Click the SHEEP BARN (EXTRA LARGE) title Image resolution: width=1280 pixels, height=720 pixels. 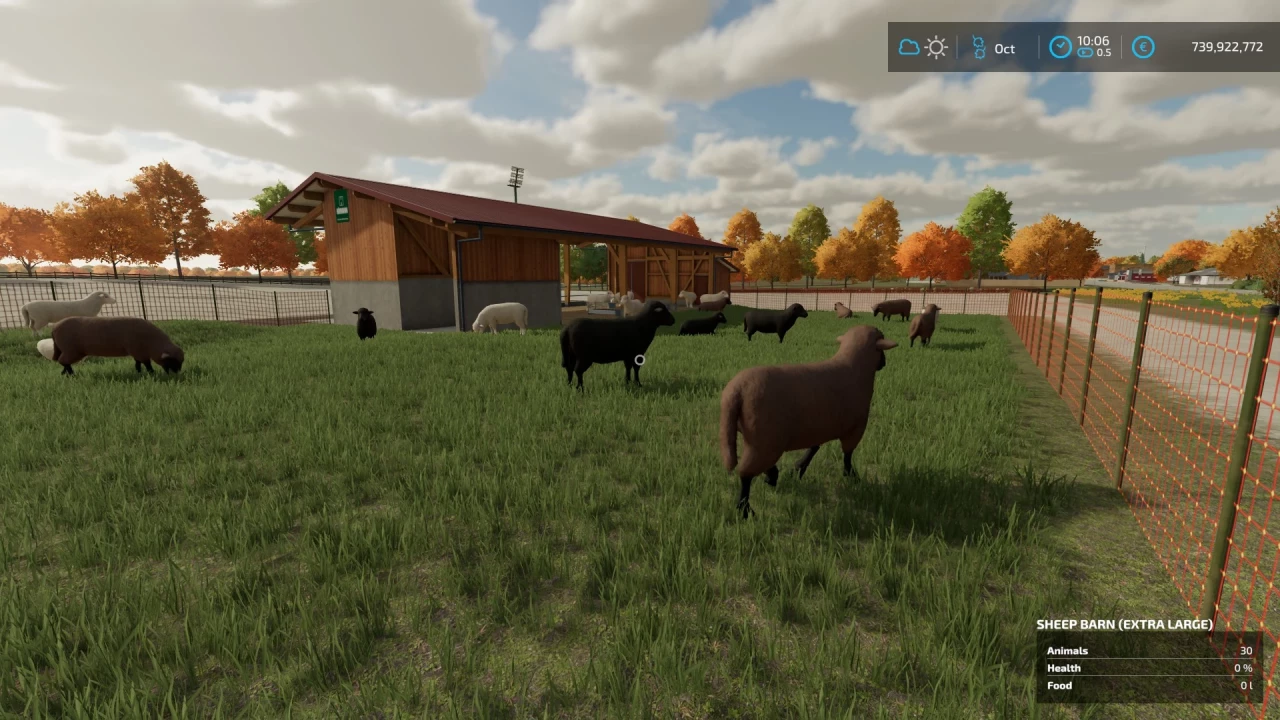1126,623
